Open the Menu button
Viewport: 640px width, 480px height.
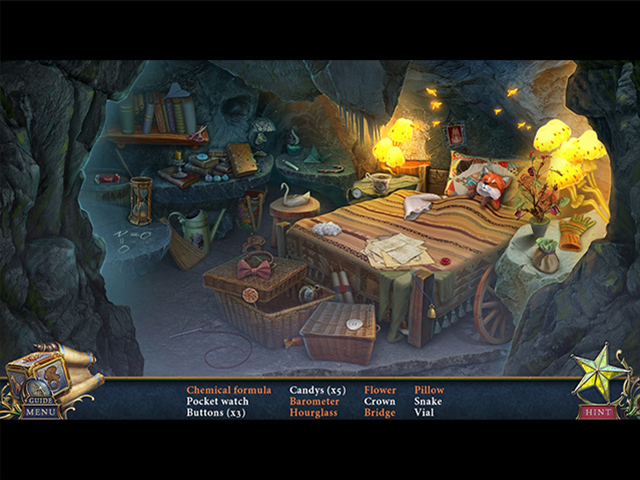(41, 411)
